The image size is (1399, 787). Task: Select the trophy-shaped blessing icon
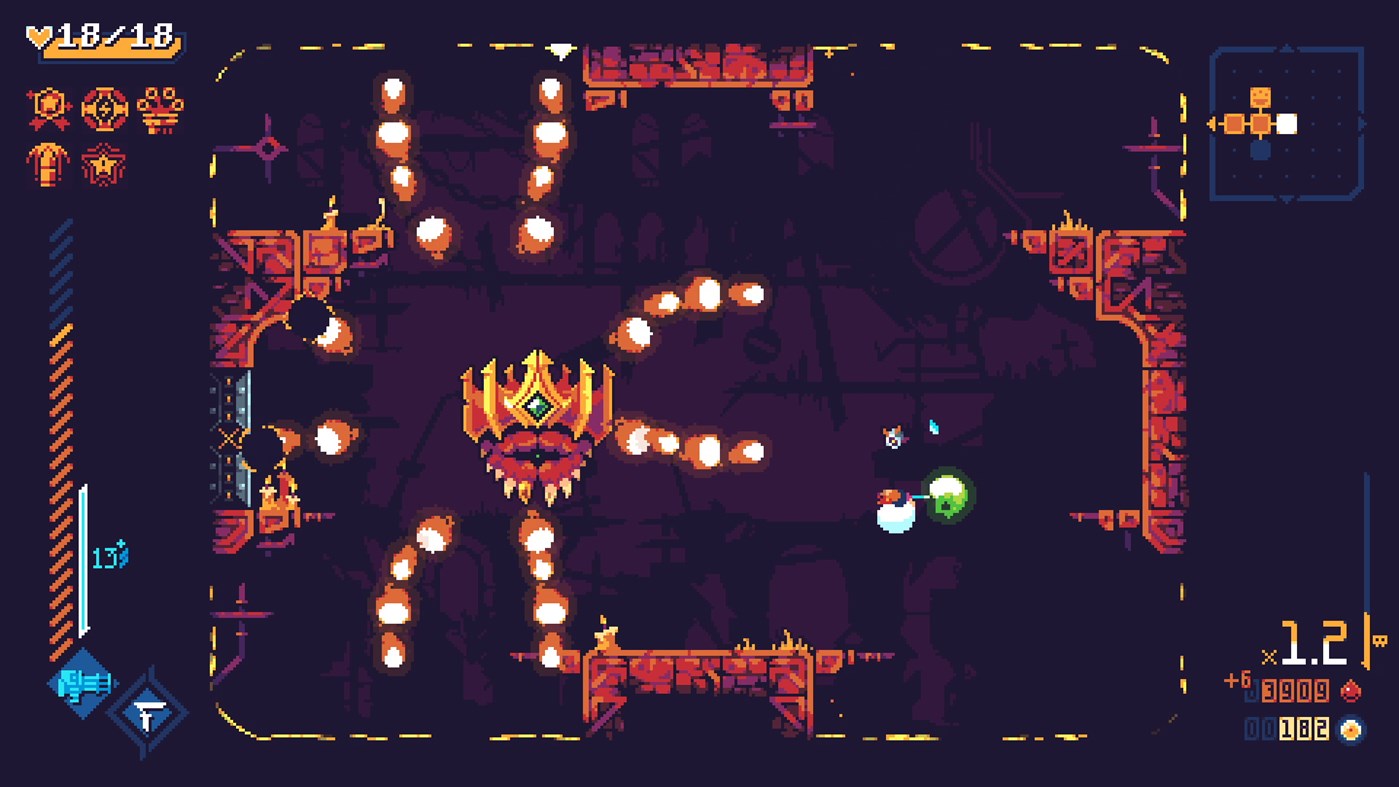160,110
